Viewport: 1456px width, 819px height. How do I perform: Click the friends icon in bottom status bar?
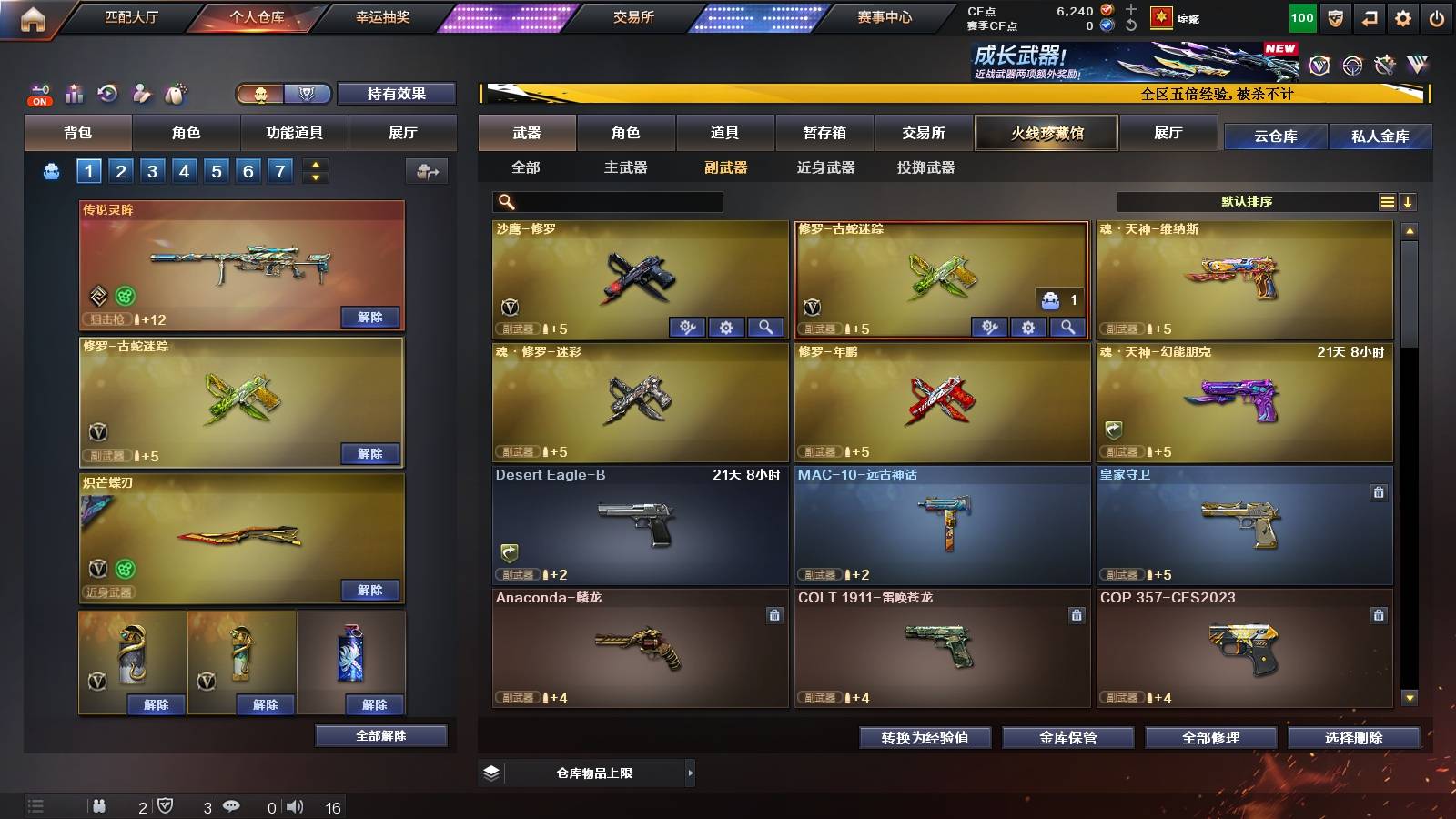pyautogui.click(x=100, y=806)
